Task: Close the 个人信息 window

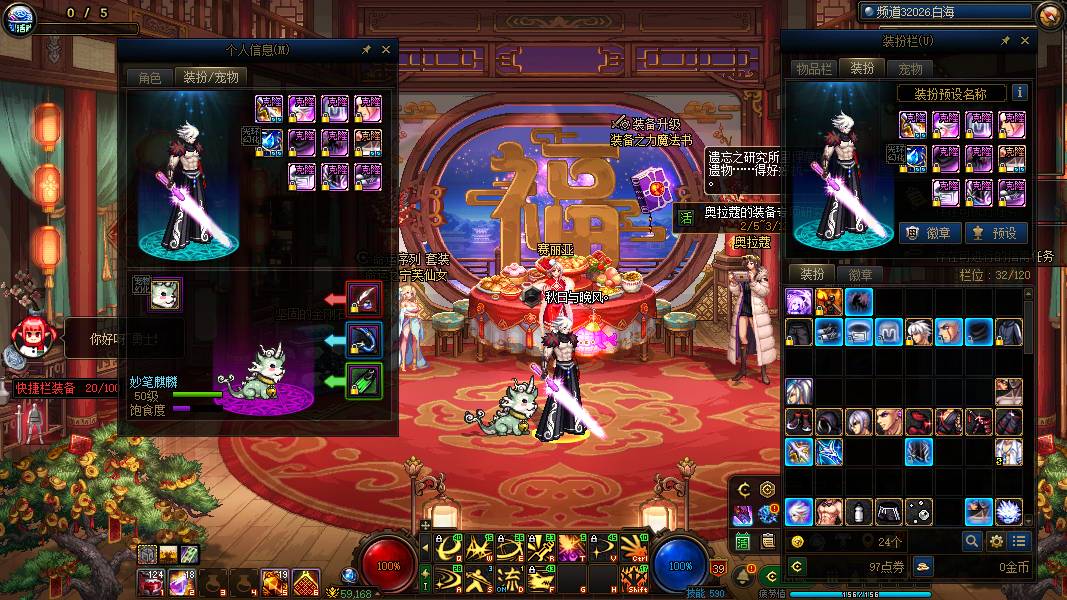Action: tap(386, 49)
